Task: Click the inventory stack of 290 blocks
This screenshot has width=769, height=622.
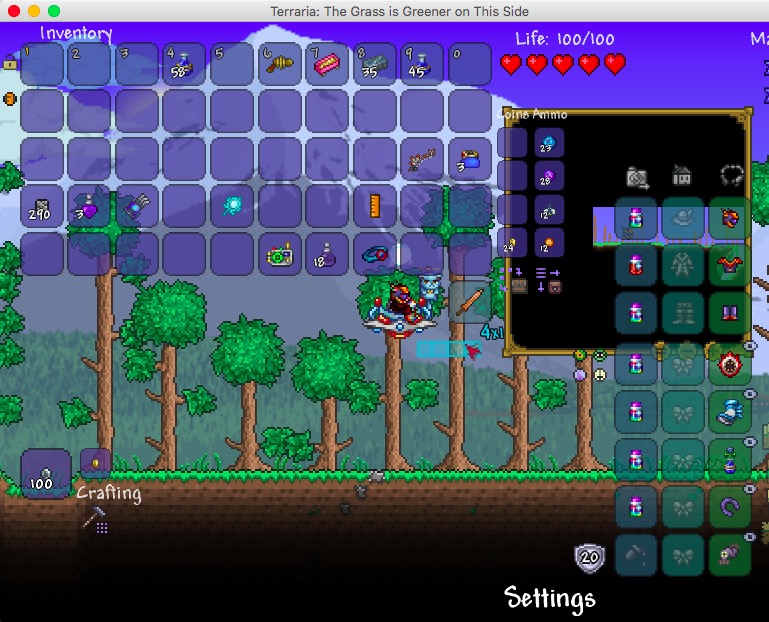Action: [x=42, y=207]
